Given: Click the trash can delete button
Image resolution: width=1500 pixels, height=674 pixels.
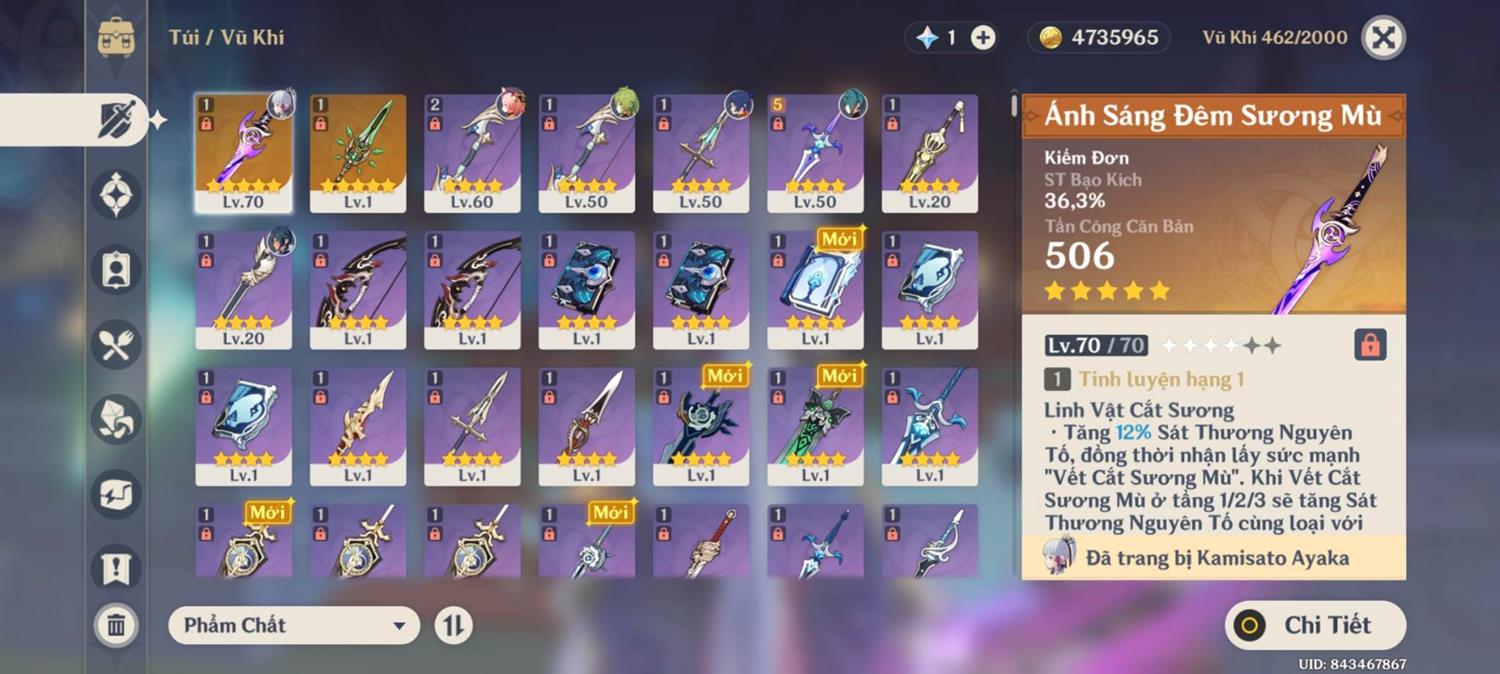Looking at the screenshot, I should tap(116, 626).
